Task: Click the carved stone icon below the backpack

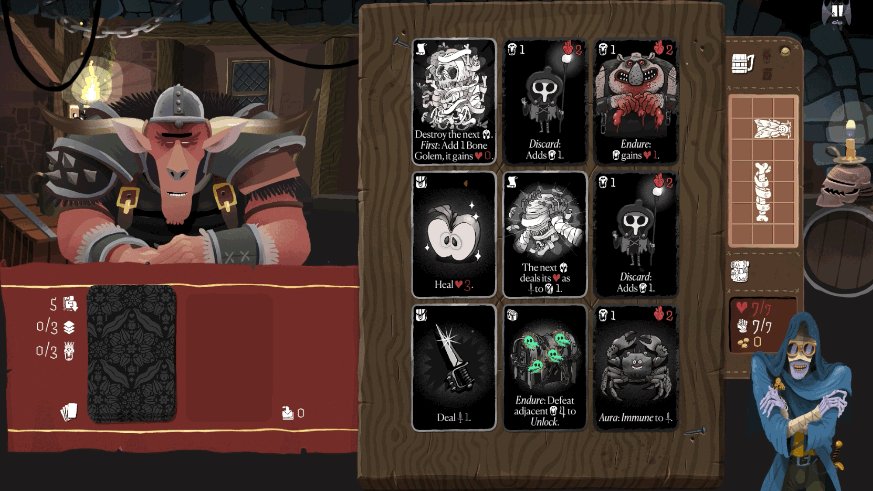Action: [x=741, y=271]
